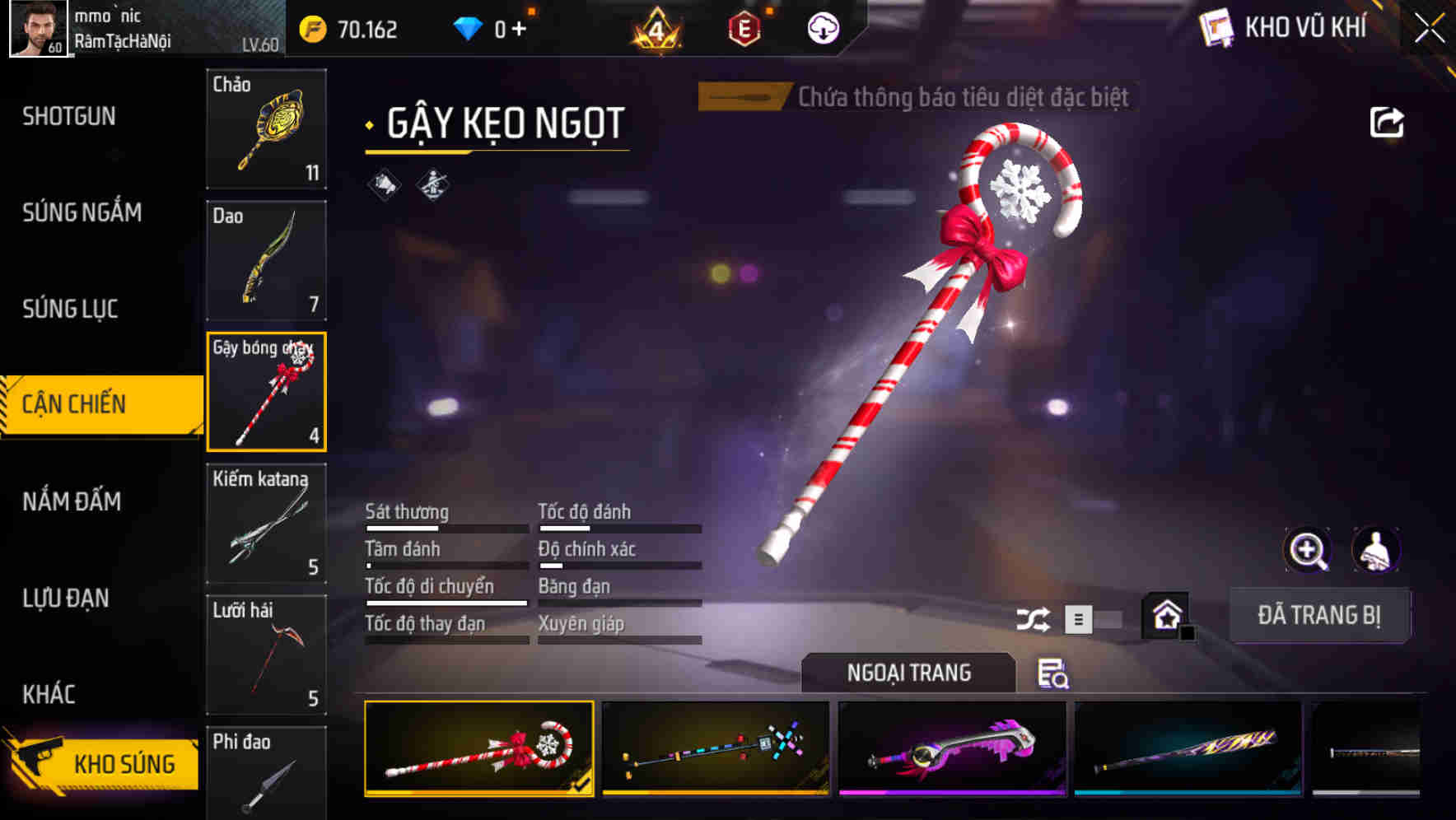1456x820 pixels.
Task: Click the gold crown rank 4 badge
Action: (655, 27)
